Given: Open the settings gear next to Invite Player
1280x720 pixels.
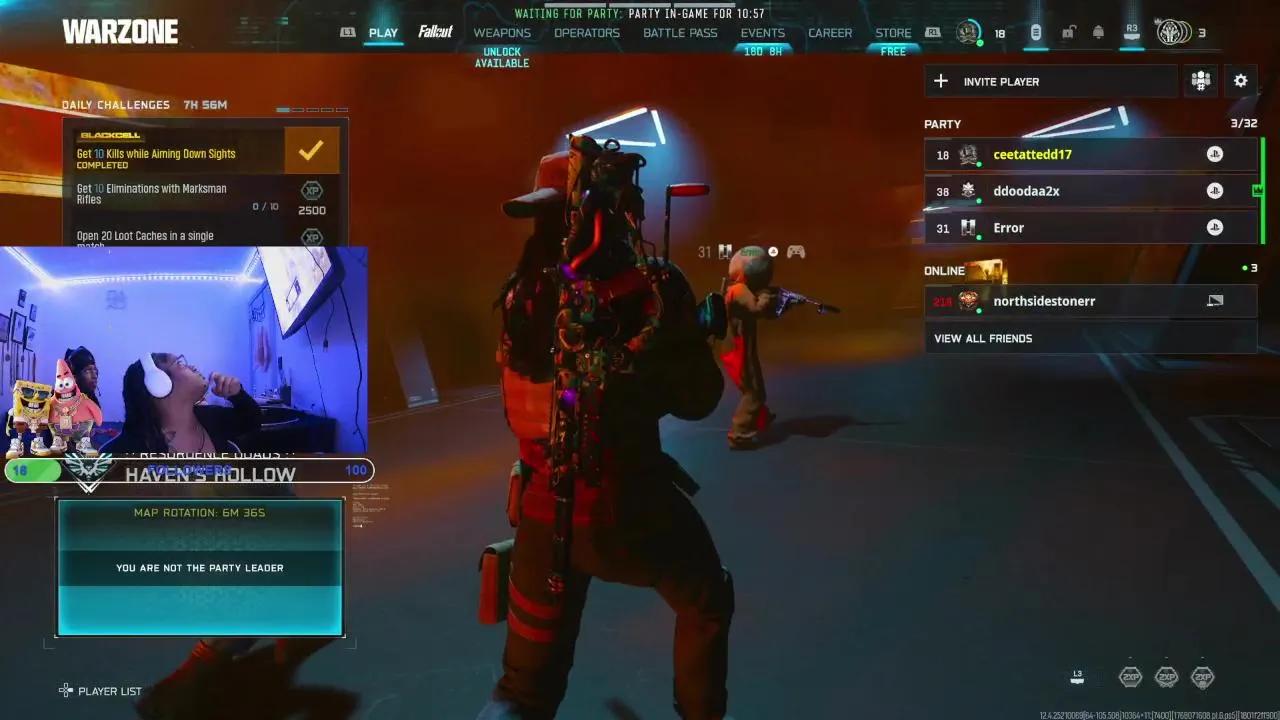Looking at the screenshot, I should click(x=1240, y=81).
